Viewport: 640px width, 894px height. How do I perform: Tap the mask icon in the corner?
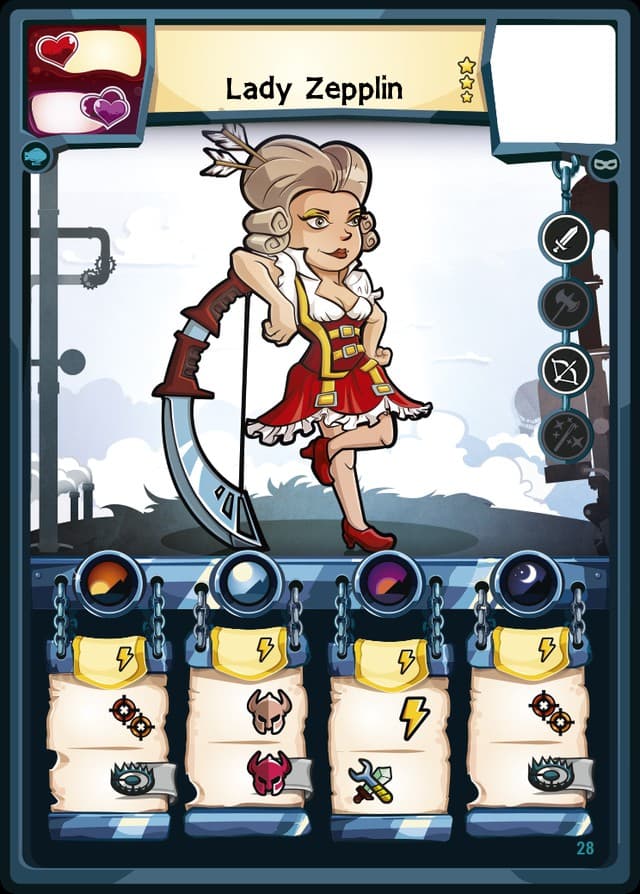pyautogui.click(x=604, y=162)
